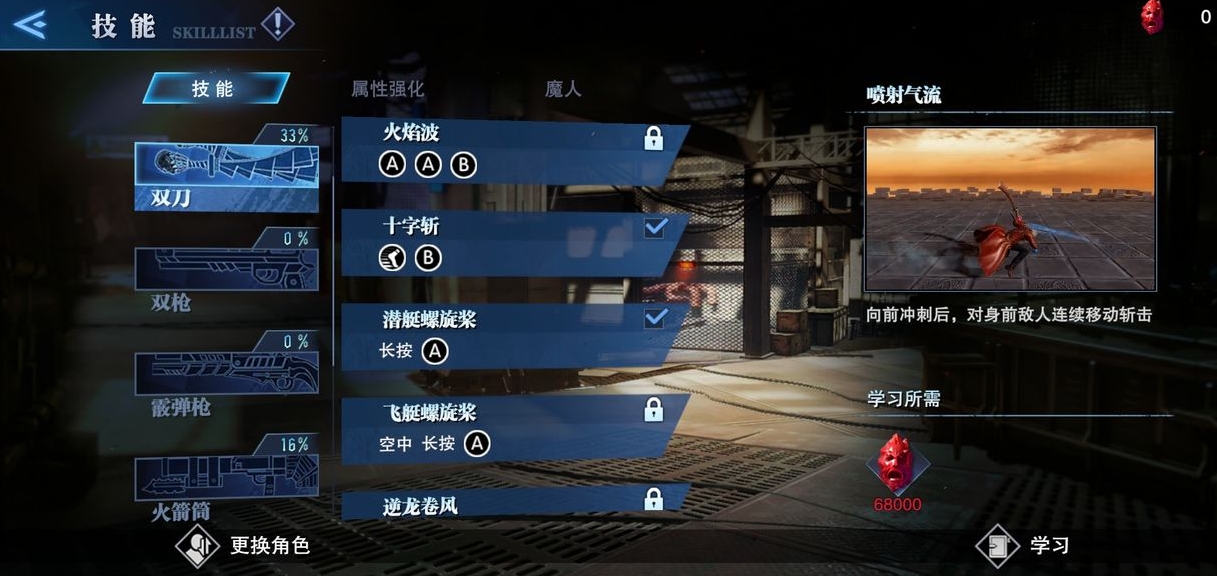Switch to the 技能 tab
Screen dimensions: 1217x576
click(214, 89)
